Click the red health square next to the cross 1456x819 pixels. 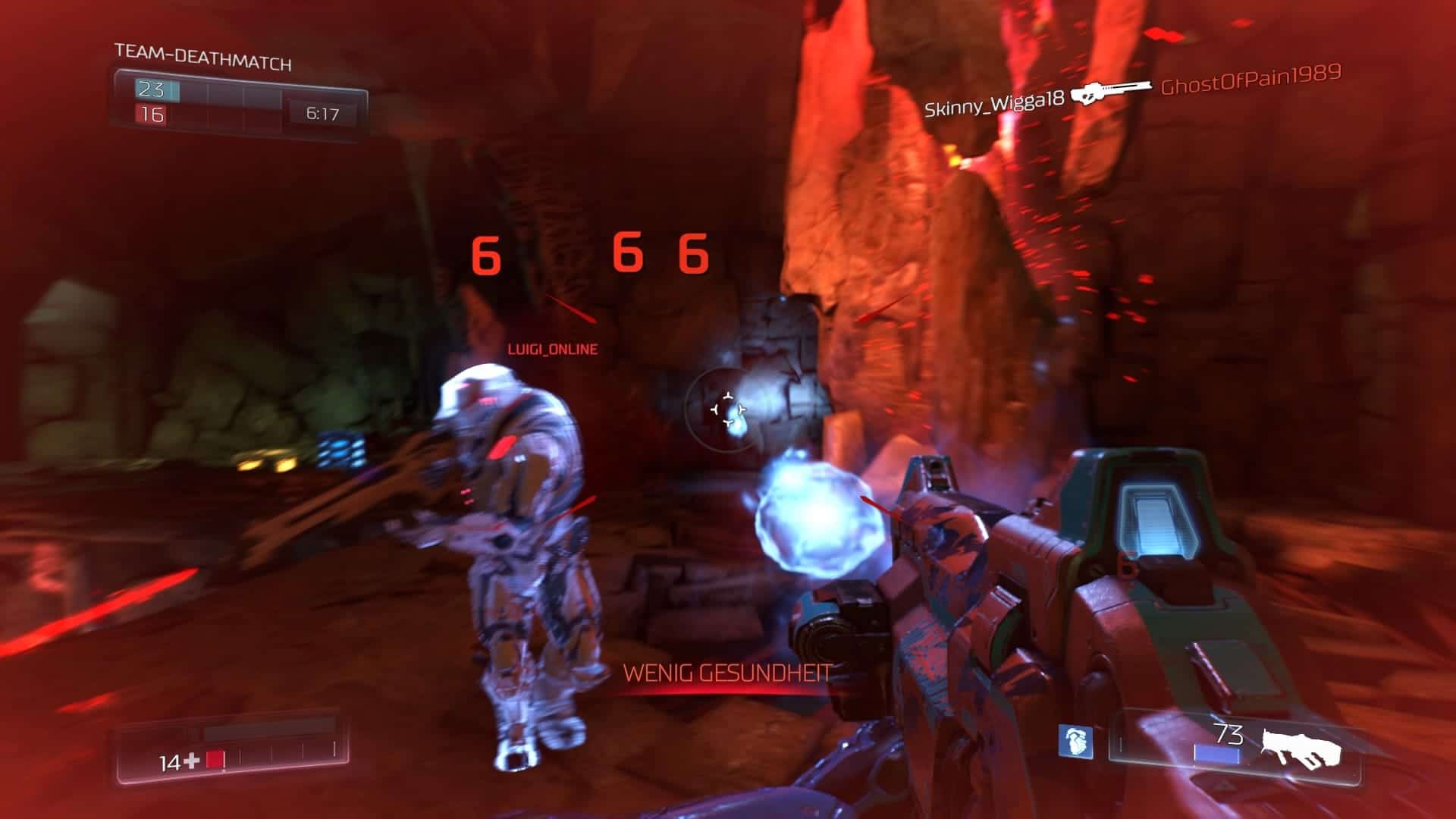pyautogui.click(x=216, y=758)
